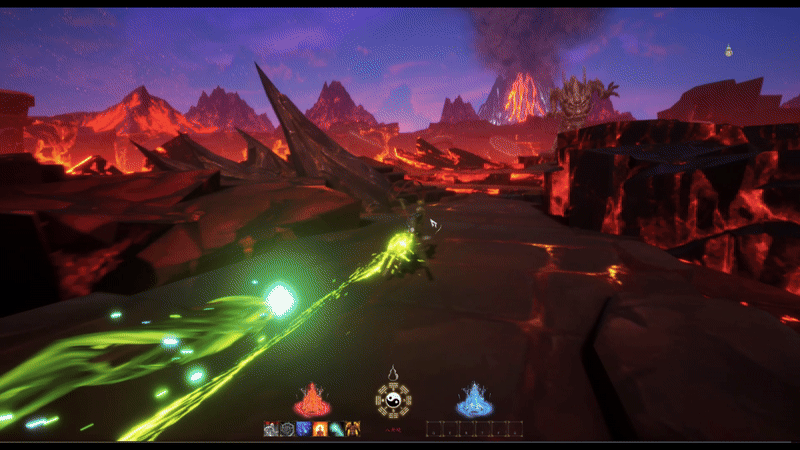Click the gourd icon in the sky corner
This screenshot has height=450, width=800.
(x=729, y=50)
